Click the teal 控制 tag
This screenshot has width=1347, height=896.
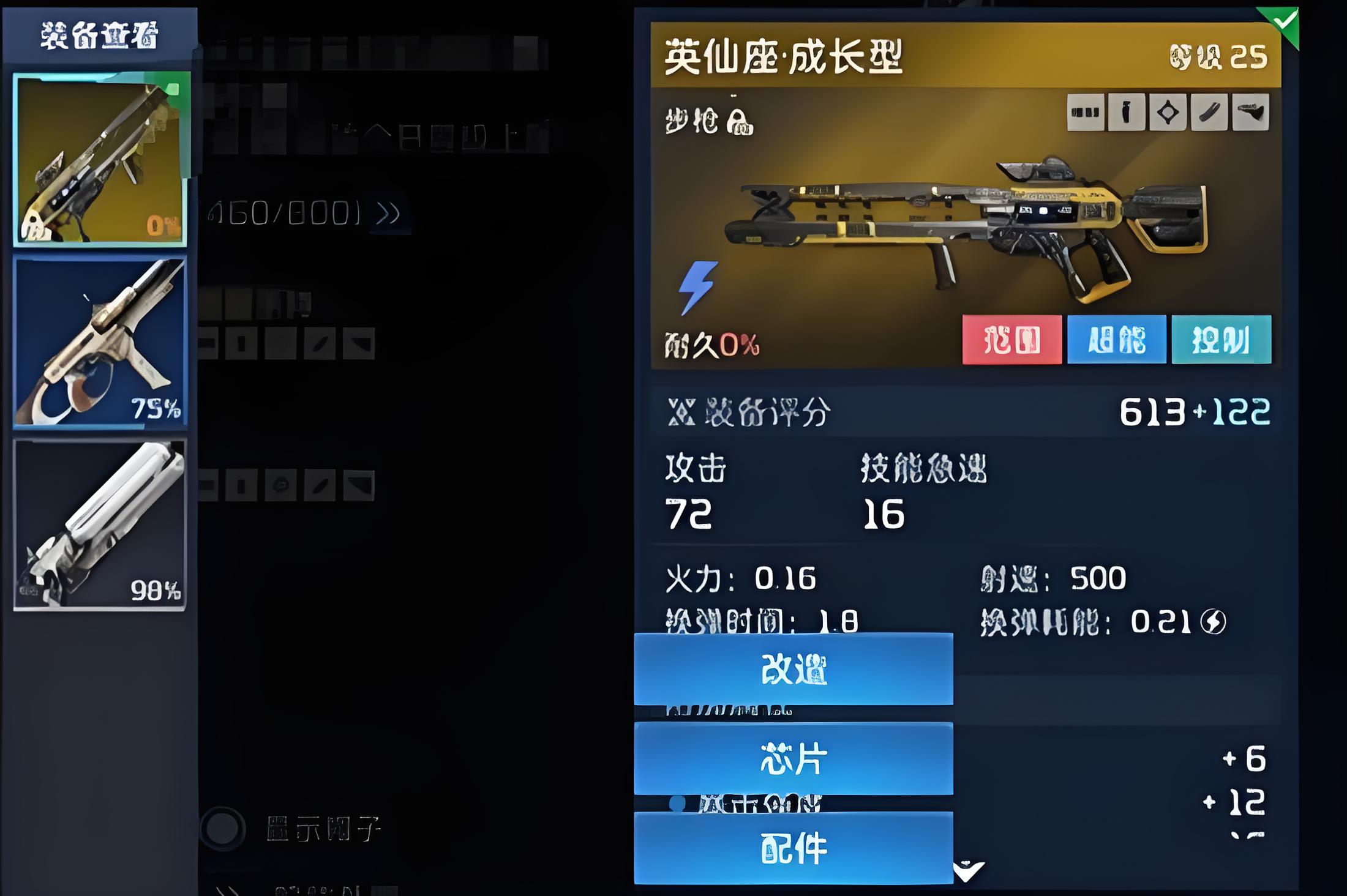point(1221,340)
